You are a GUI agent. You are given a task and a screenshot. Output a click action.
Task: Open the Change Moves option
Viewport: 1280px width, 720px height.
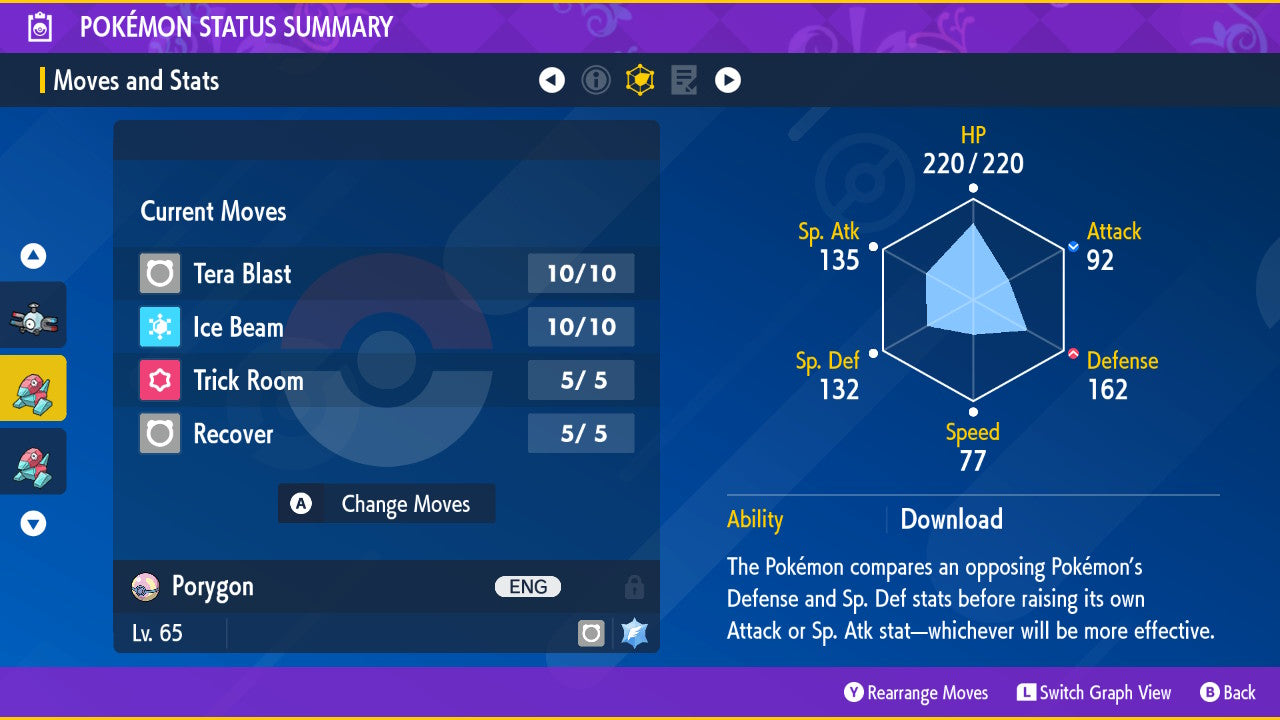coord(386,504)
